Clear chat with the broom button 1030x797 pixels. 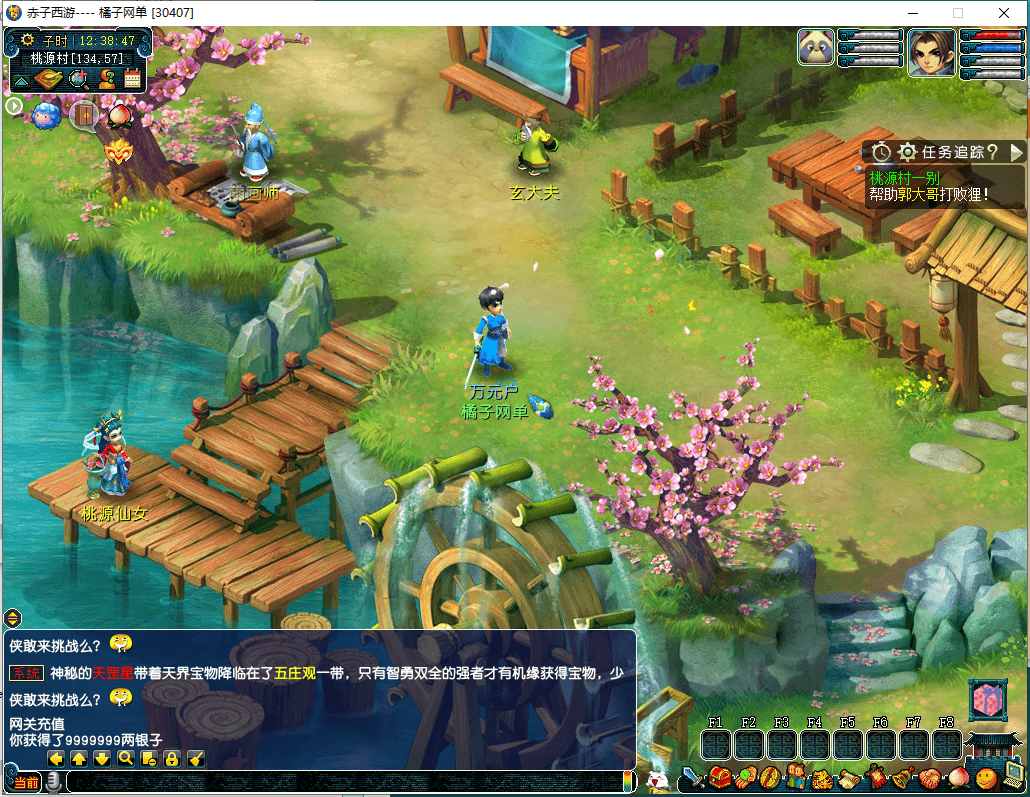(196, 759)
